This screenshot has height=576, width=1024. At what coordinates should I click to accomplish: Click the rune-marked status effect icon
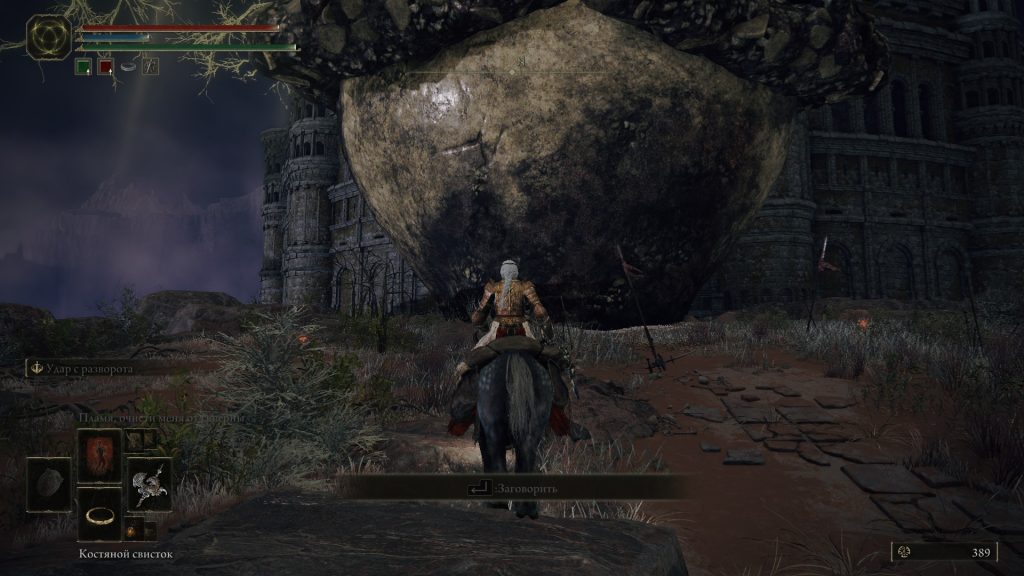coord(151,67)
